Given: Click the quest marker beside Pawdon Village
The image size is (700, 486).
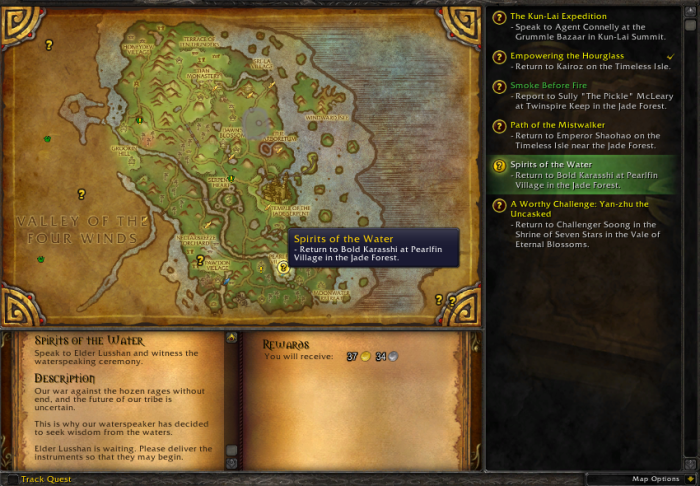Looking at the screenshot, I should pos(200,261).
